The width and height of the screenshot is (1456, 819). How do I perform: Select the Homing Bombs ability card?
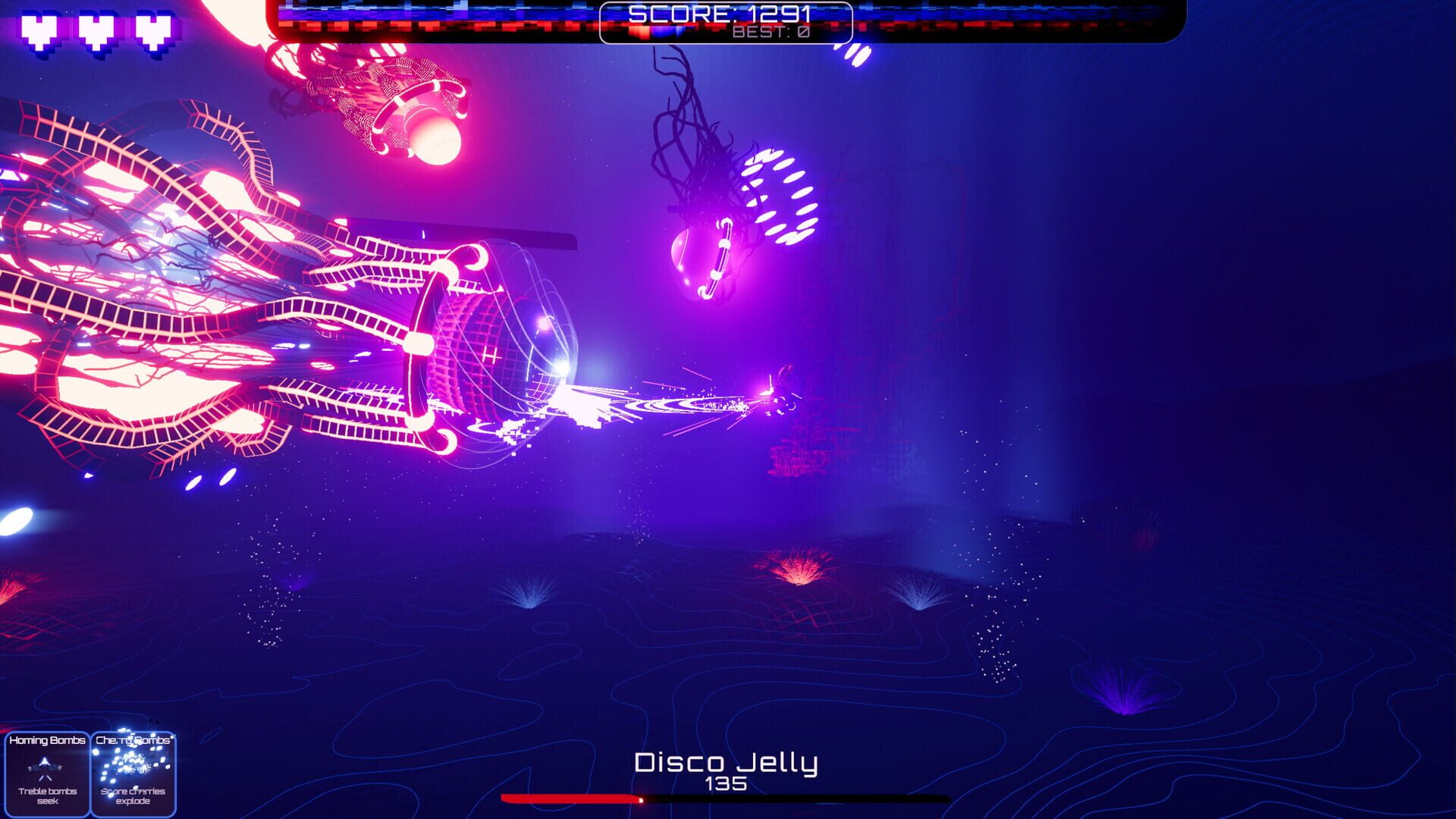47,773
